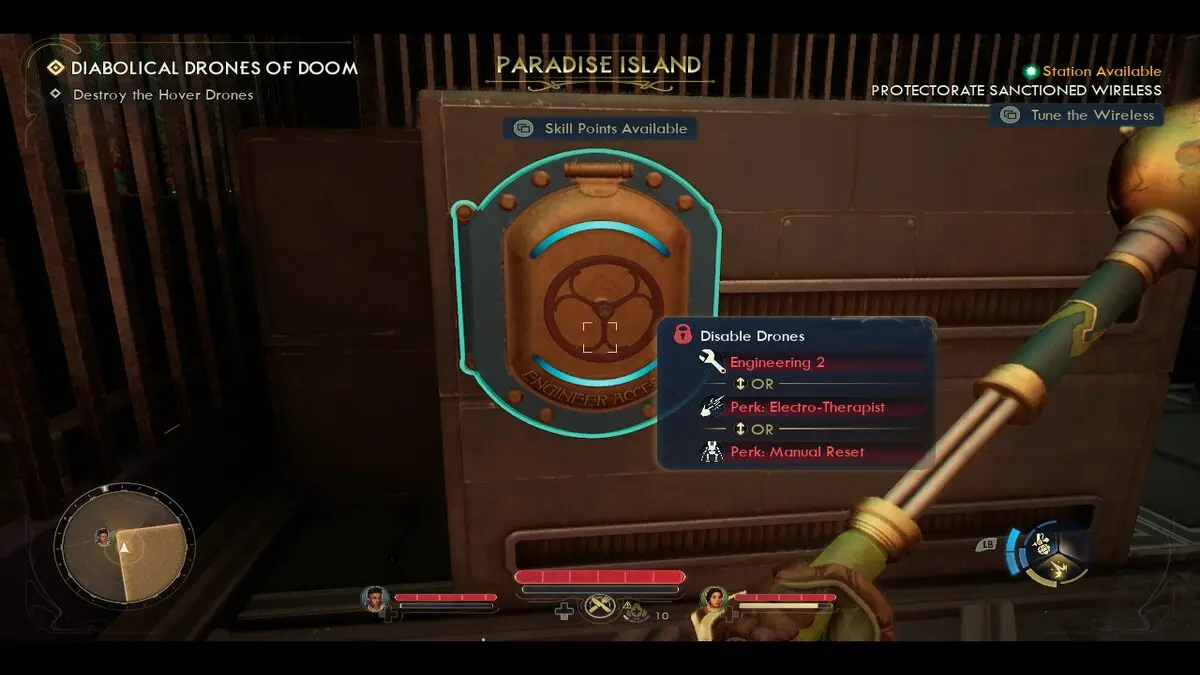
Task: Choose the Perk: Electro-Therapist option
Action: (x=807, y=407)
